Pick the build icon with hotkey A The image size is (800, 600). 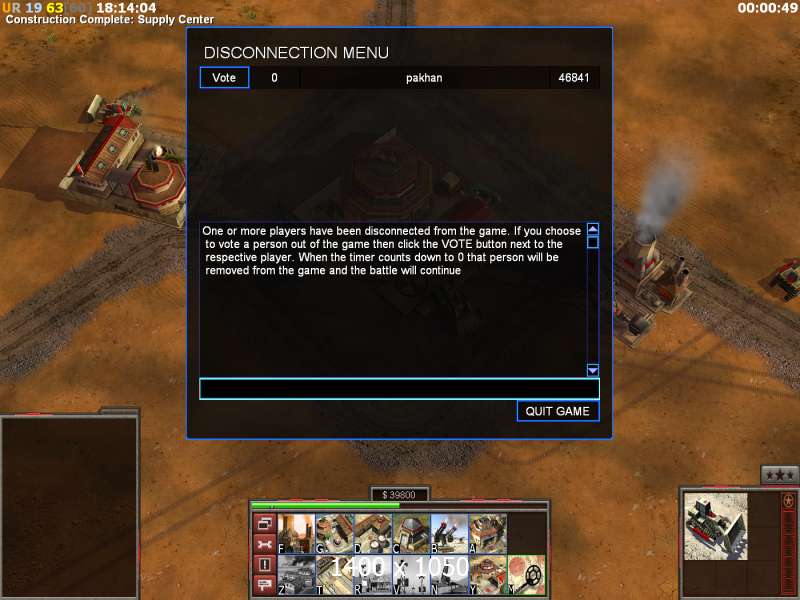488,533
